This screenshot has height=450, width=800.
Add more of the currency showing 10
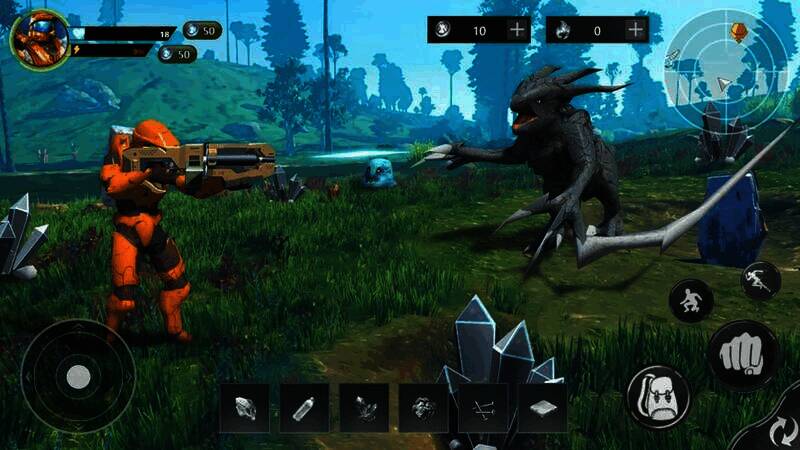tap(517, 30)
